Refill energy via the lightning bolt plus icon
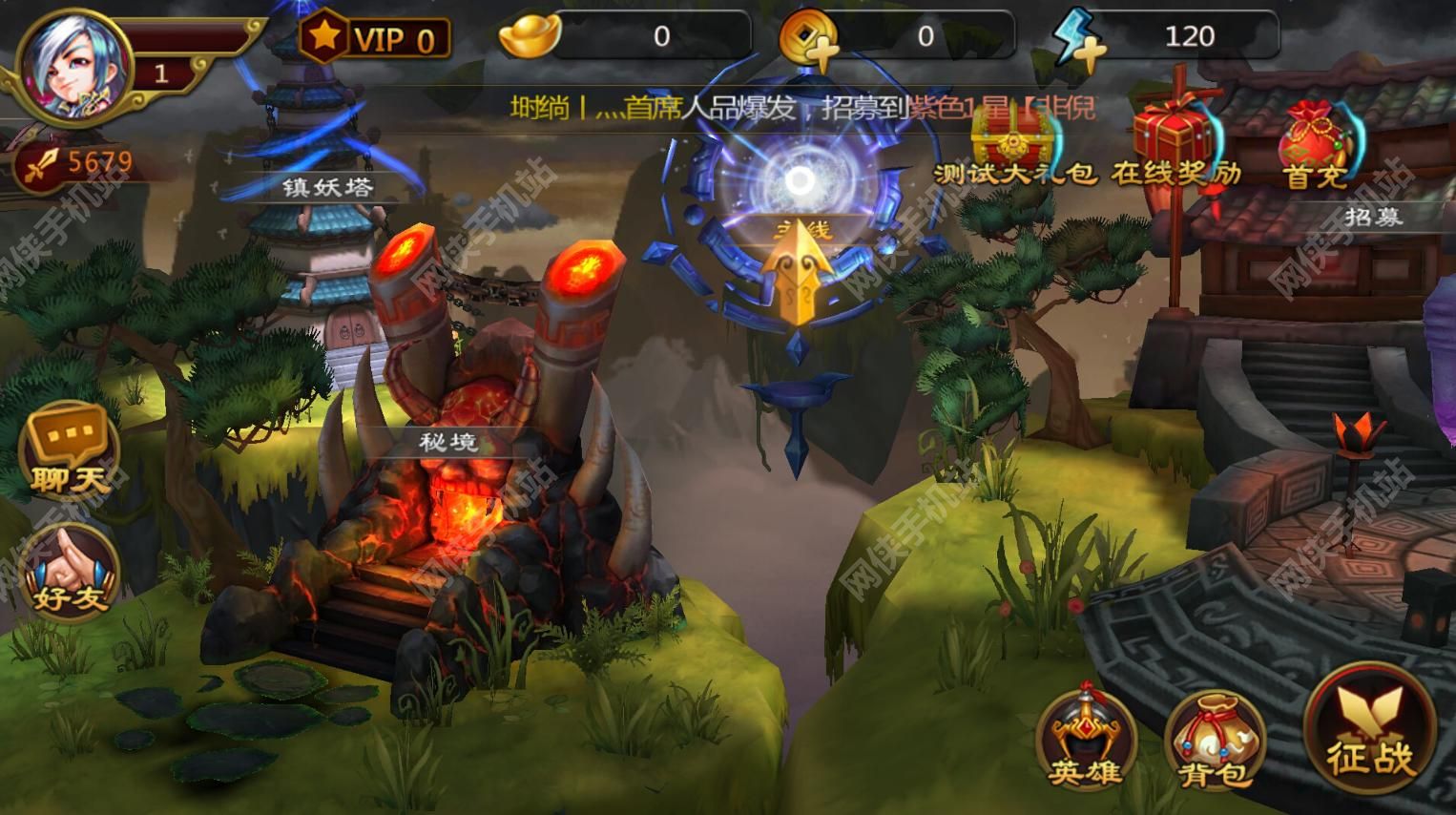Viewport: 1456px width, 815px height. pos(1078,40)
